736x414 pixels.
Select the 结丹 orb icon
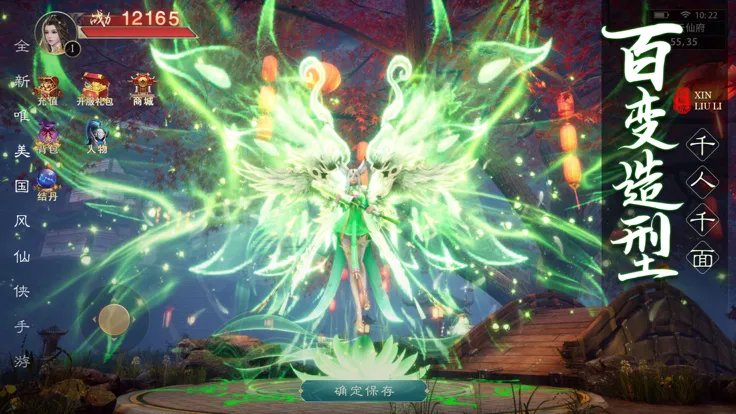coord(48,181)
